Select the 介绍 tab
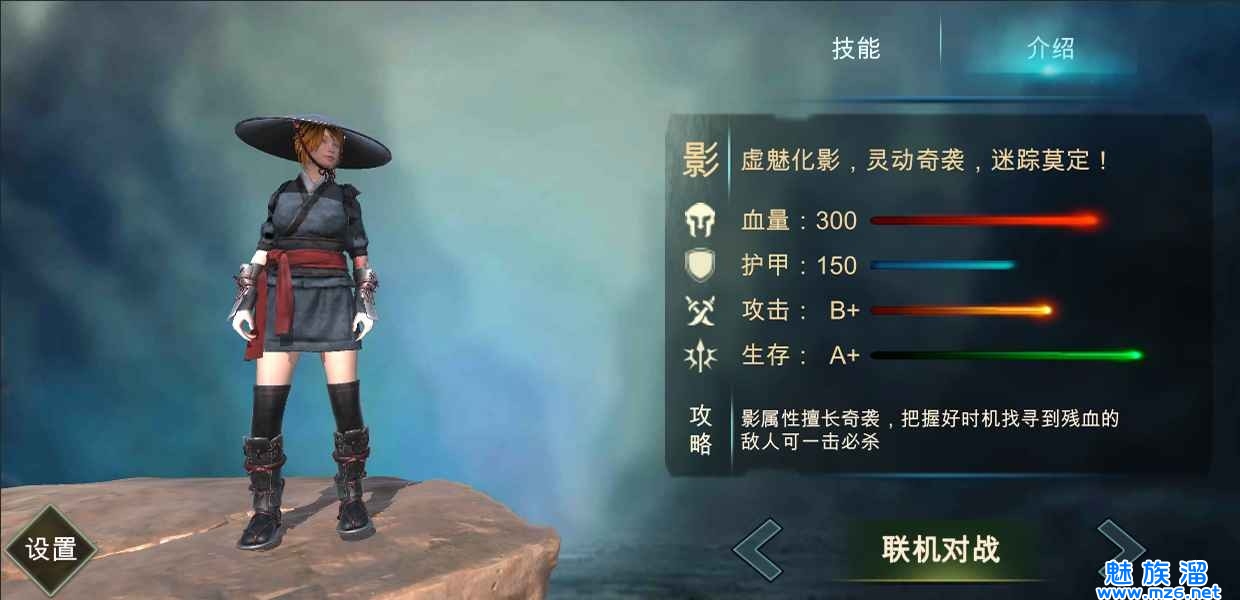This screenshot has width=1240, height=600. point(1049,48)
